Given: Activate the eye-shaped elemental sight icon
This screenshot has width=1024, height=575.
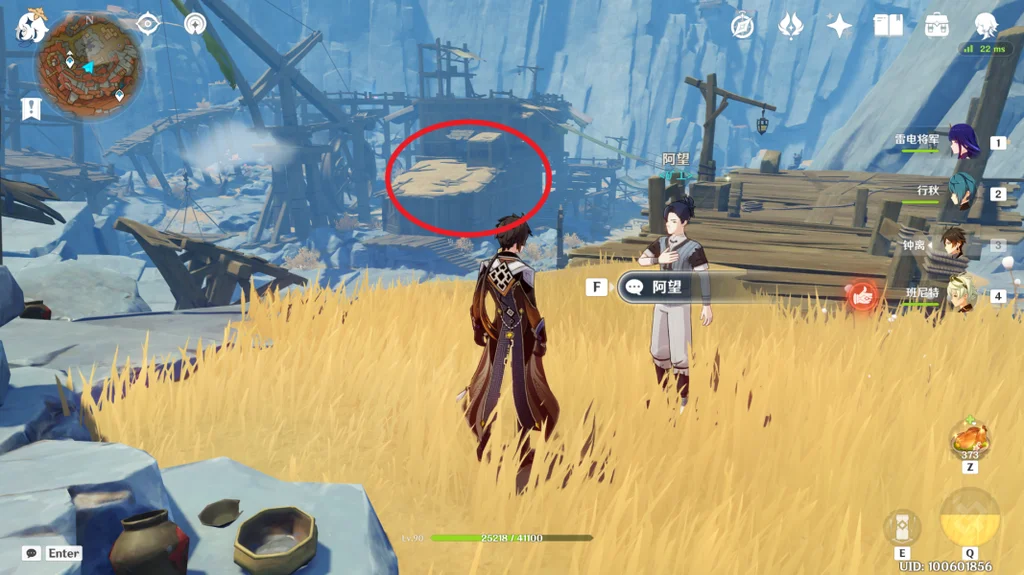Looking at the screenshot, I should click(148, 23).
